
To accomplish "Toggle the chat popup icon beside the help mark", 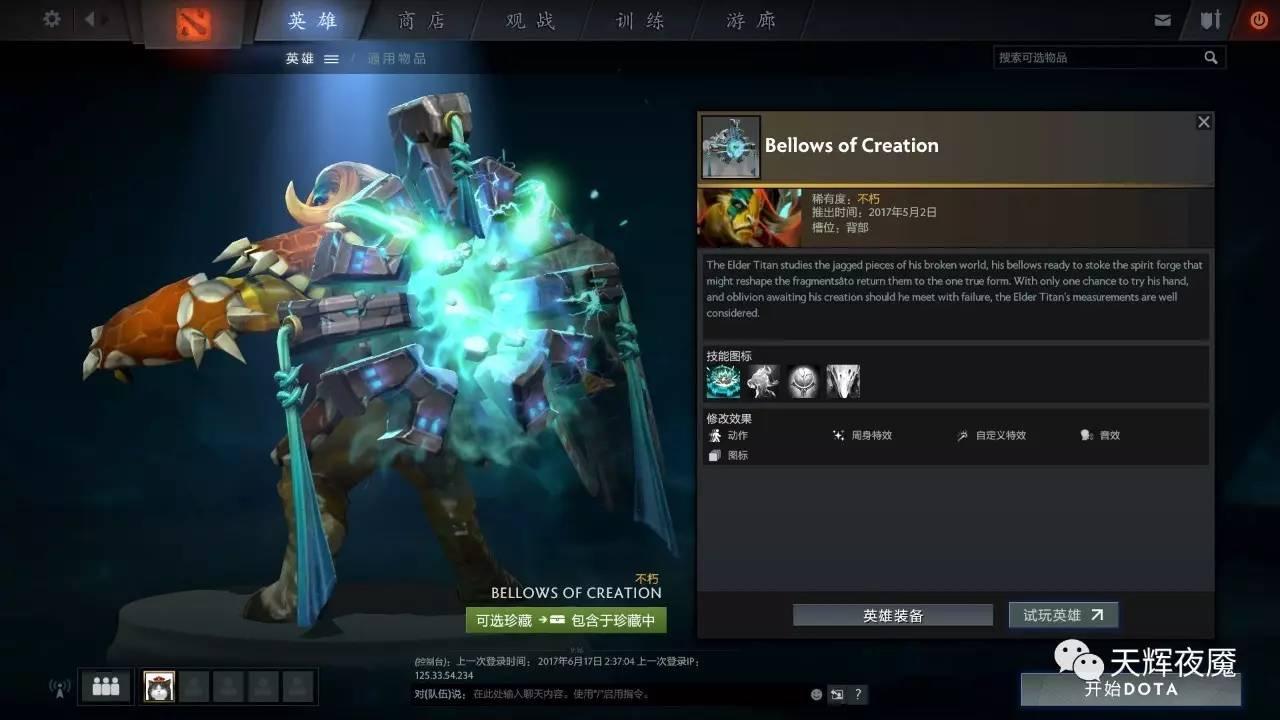I will coord(837,693).
